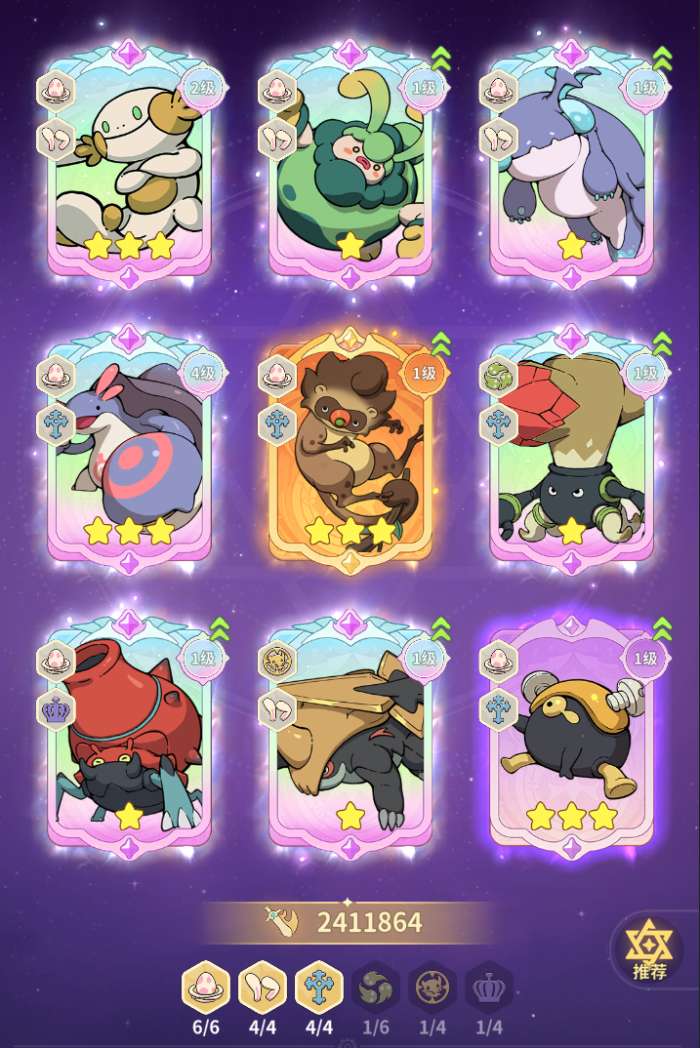Select the dimmed crown trait filter
700x1048 pixels.
coord(490,988)
